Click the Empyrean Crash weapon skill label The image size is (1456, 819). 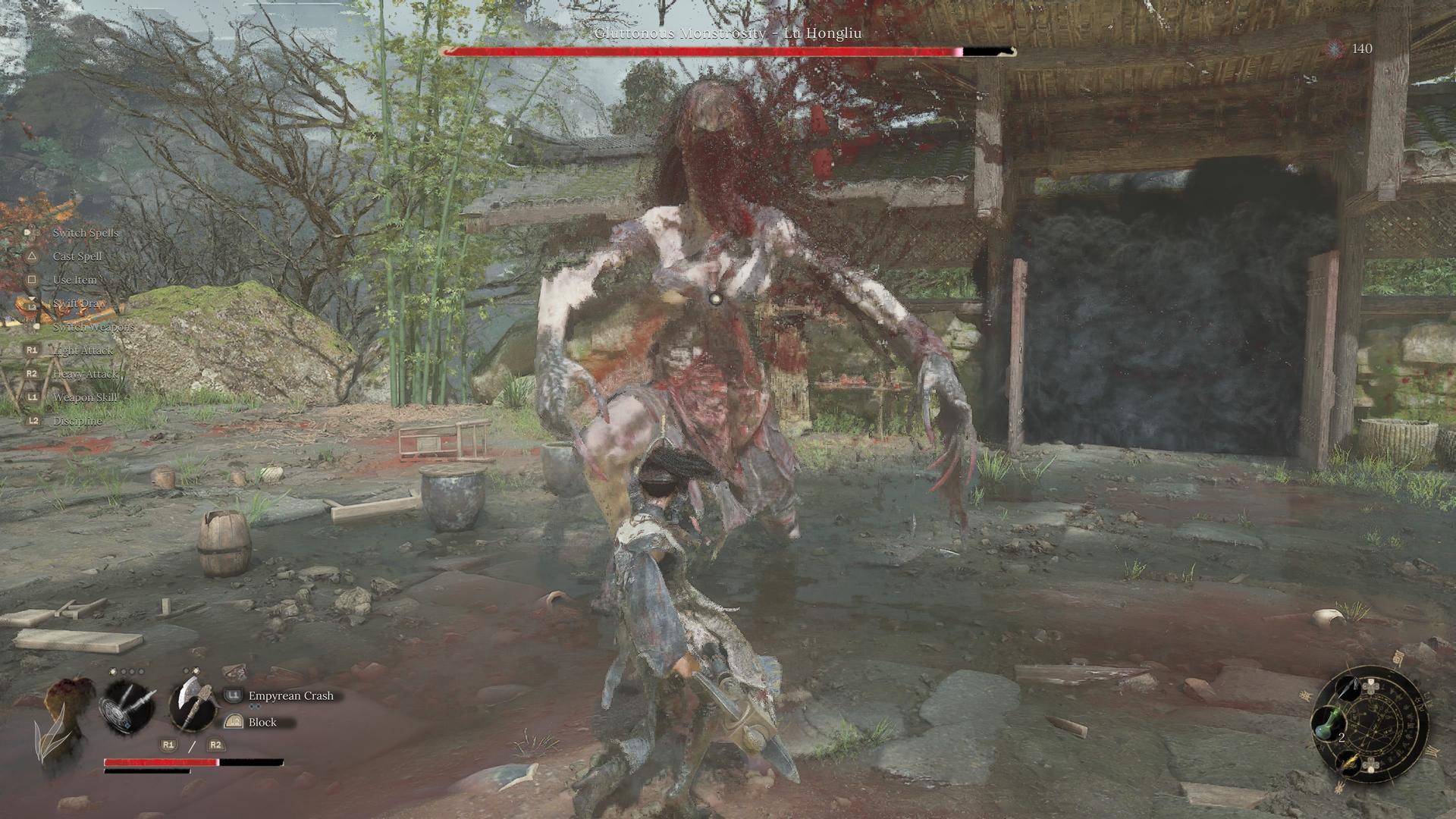click(290, 695)
